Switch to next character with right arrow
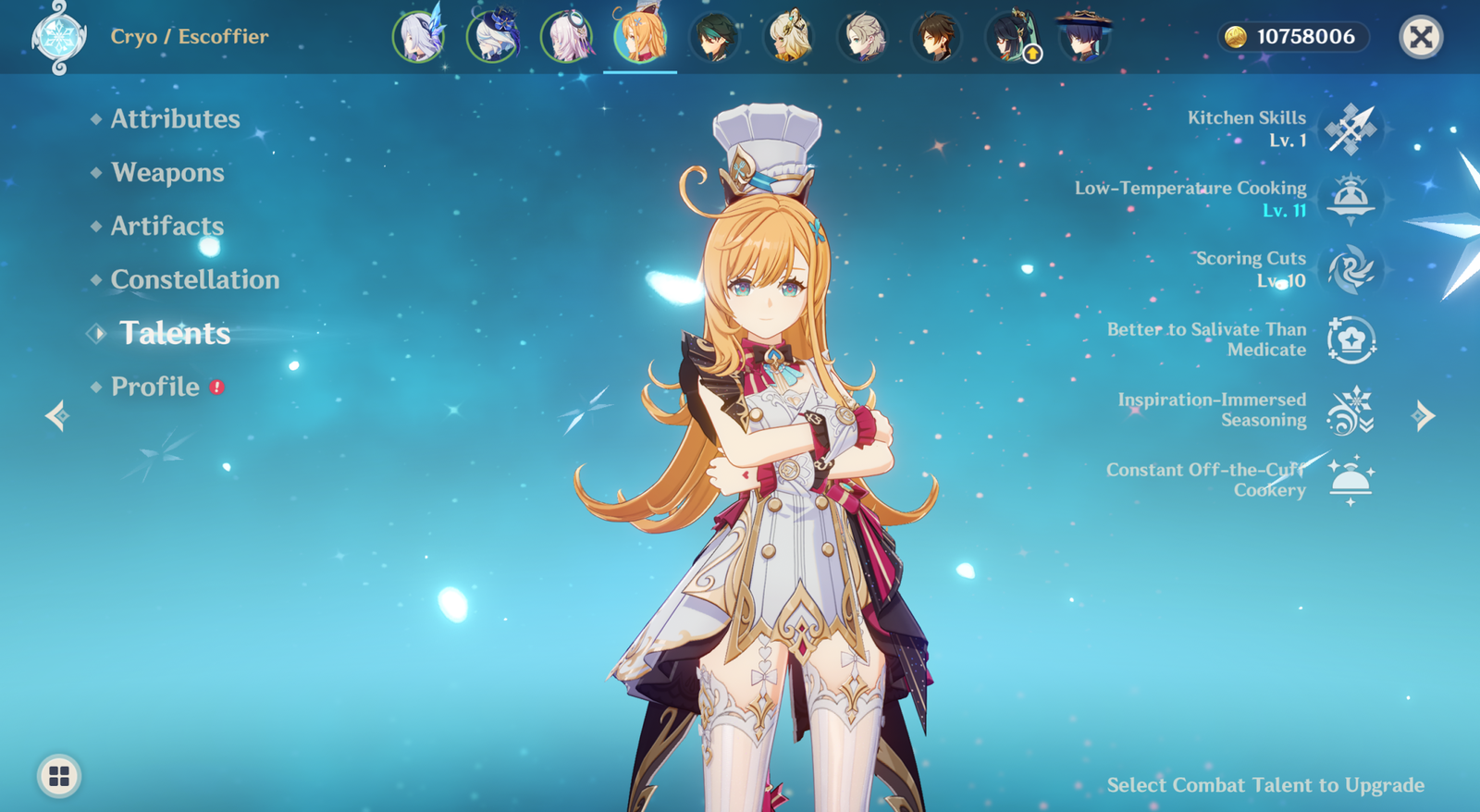The image size is (1480, 812). coord(1424,416)
